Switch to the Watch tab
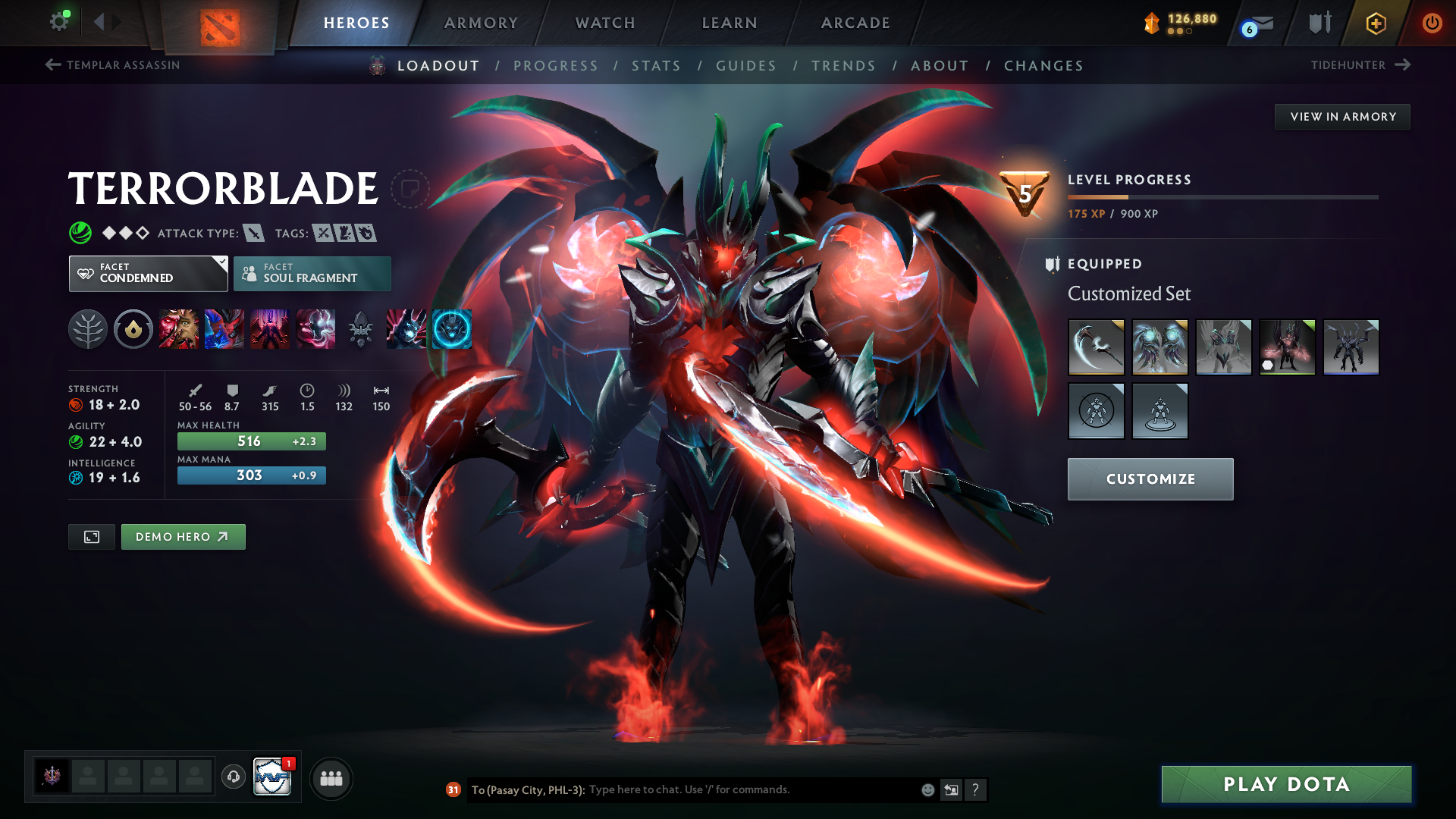The width and height of the screenshot is (1456, 819). [x=605, y=23]
